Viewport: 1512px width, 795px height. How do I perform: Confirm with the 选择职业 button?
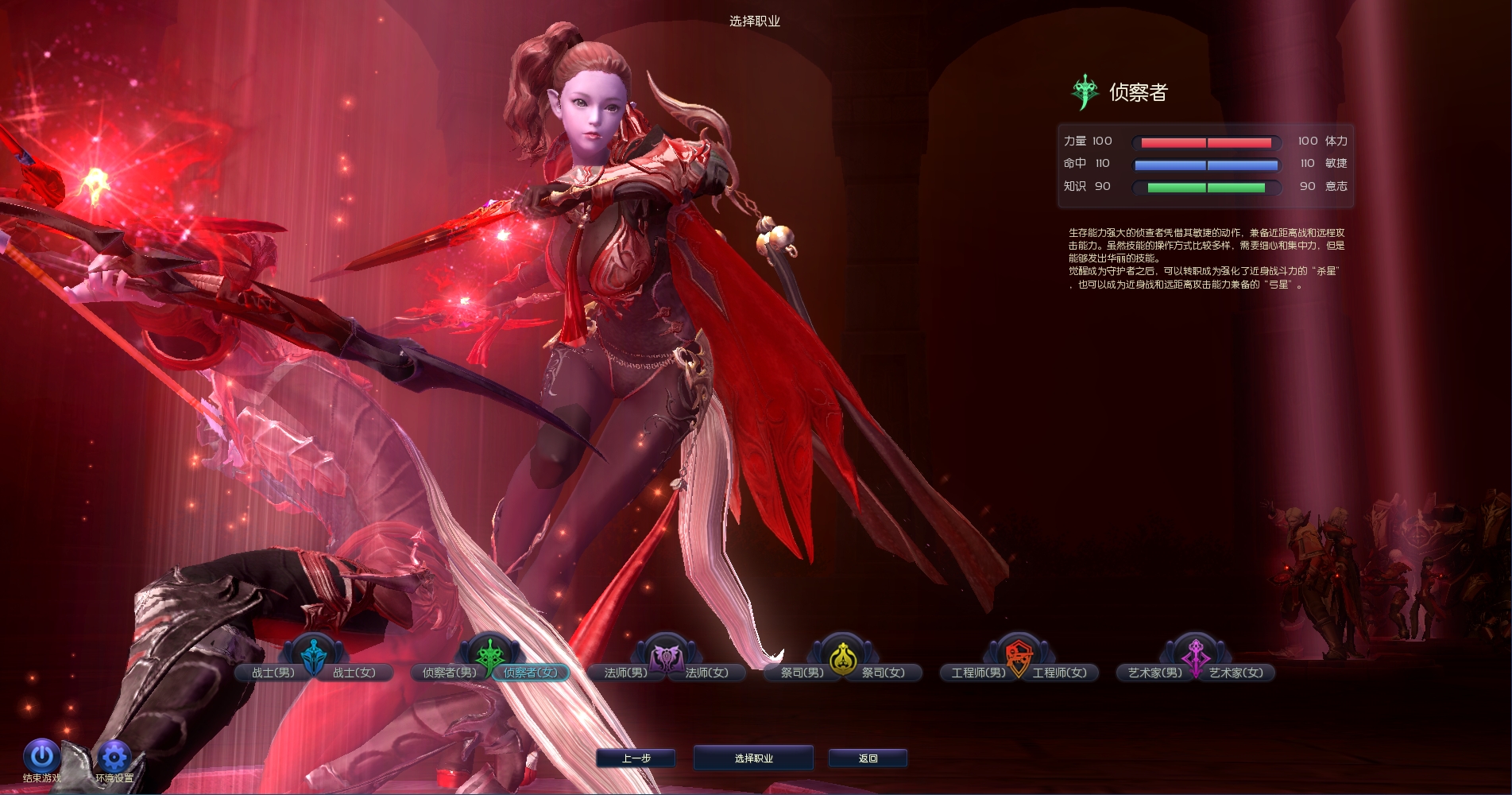[x=753, y=758]
